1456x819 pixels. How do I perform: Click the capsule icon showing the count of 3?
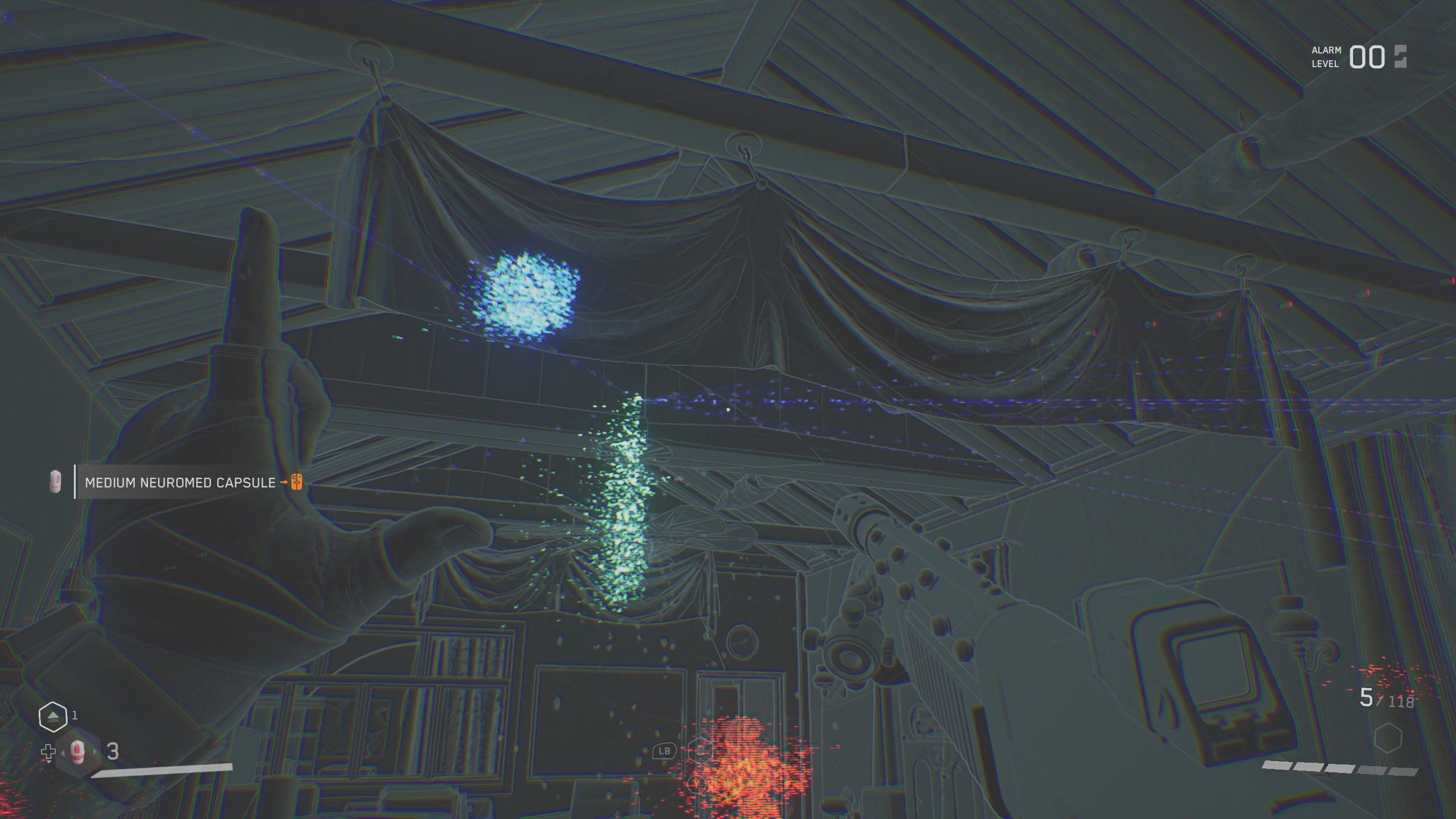tap(77, 752)
